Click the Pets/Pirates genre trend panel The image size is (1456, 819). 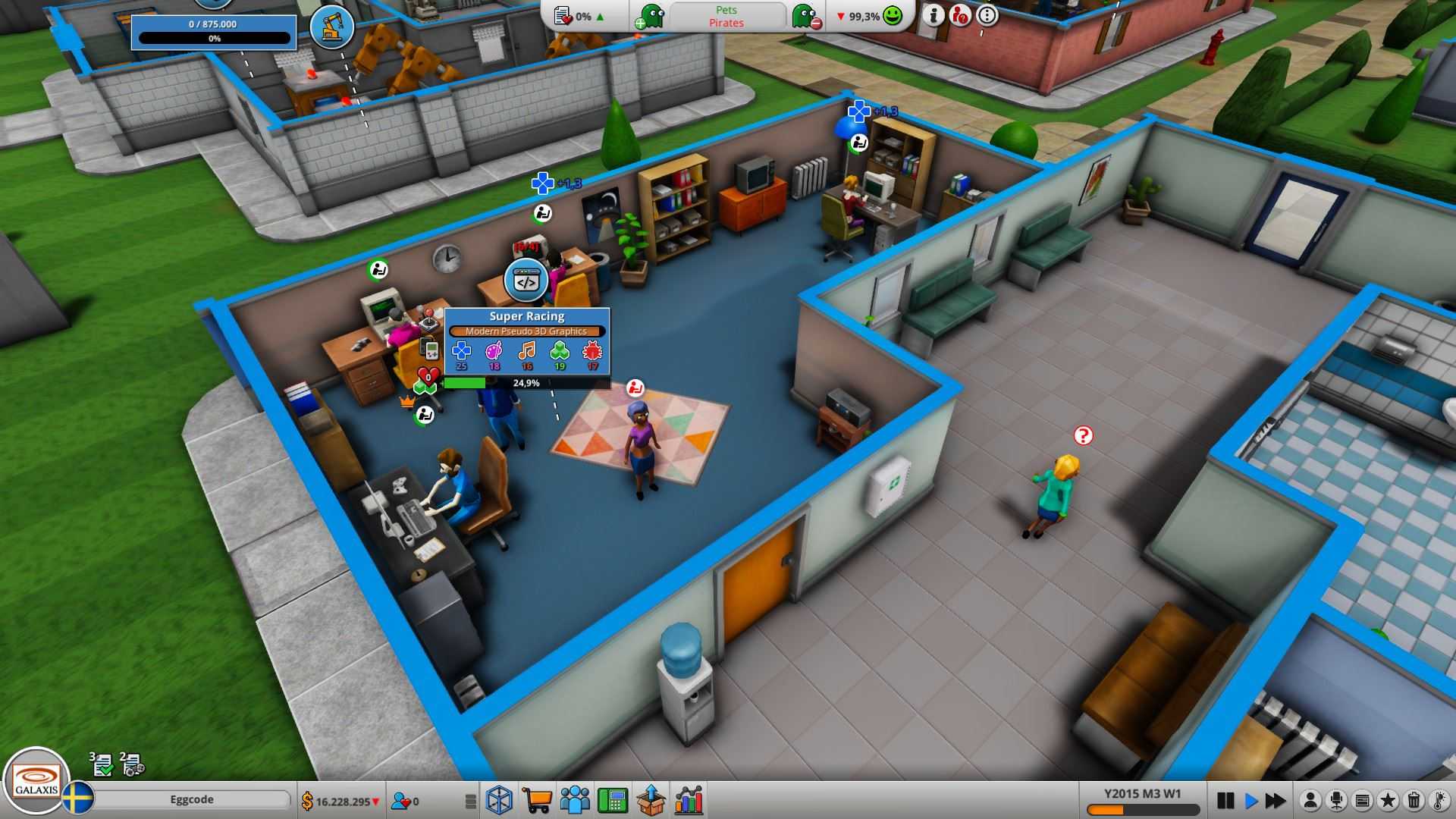(x=726, y=17)
